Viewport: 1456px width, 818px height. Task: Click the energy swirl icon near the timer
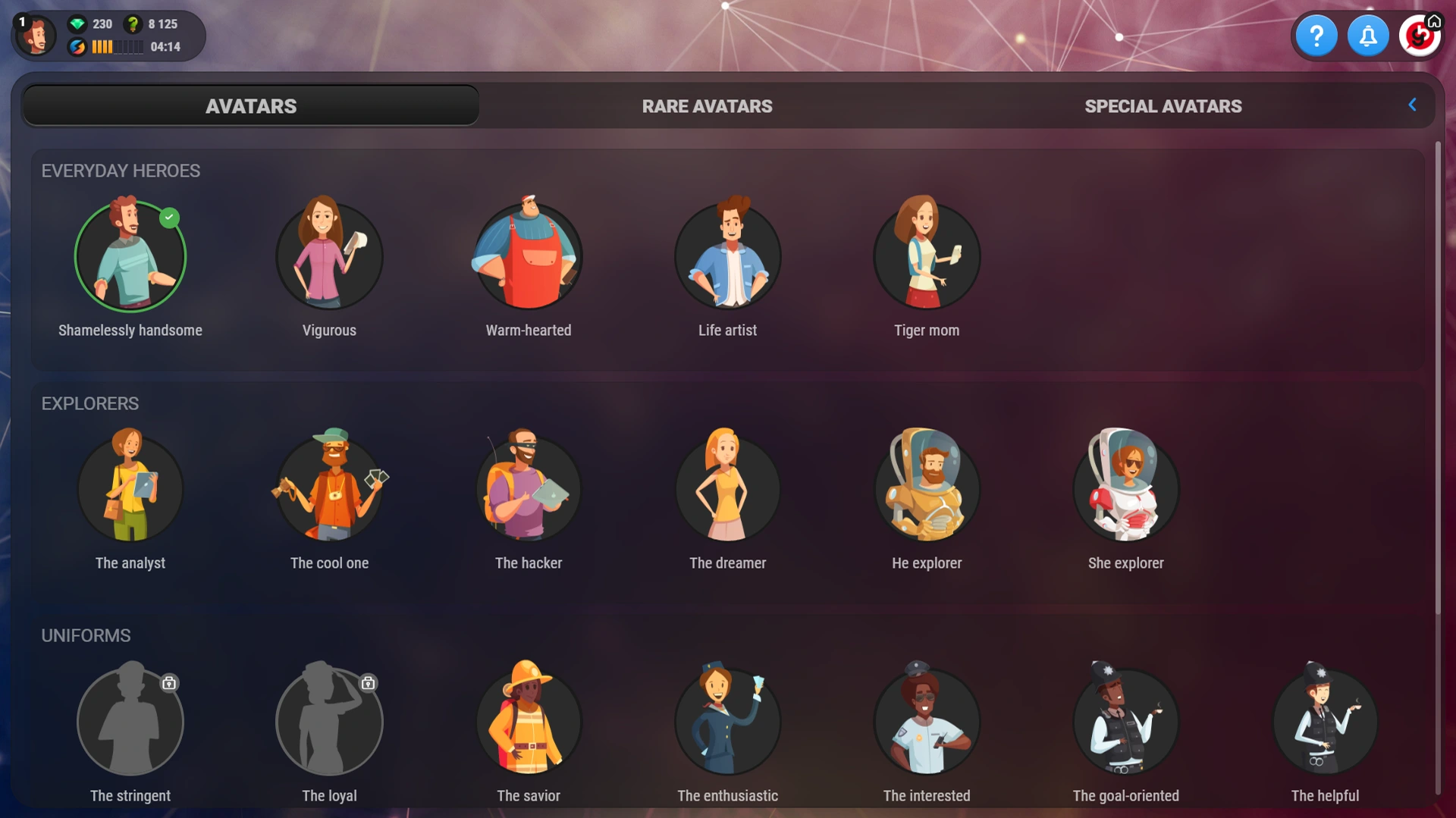click(x=78, y=47)
